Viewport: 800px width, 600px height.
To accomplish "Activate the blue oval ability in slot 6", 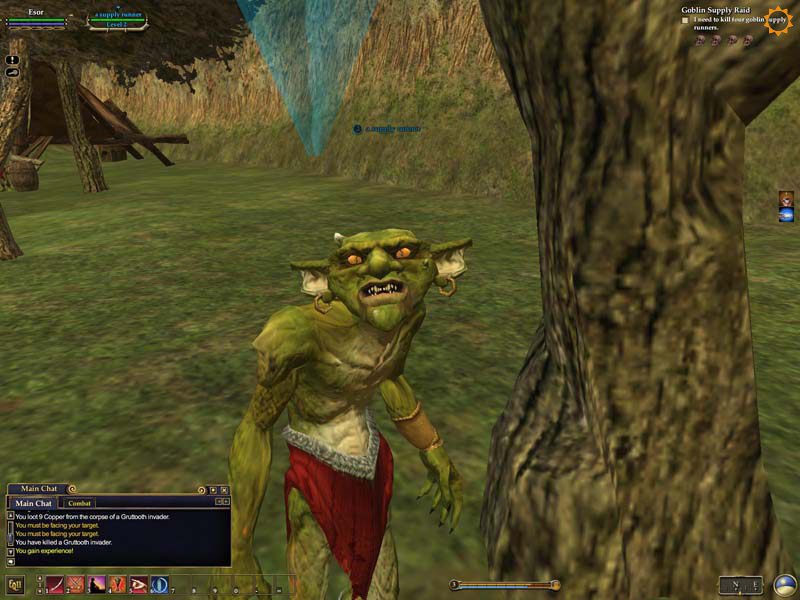I will coord(160,585).
